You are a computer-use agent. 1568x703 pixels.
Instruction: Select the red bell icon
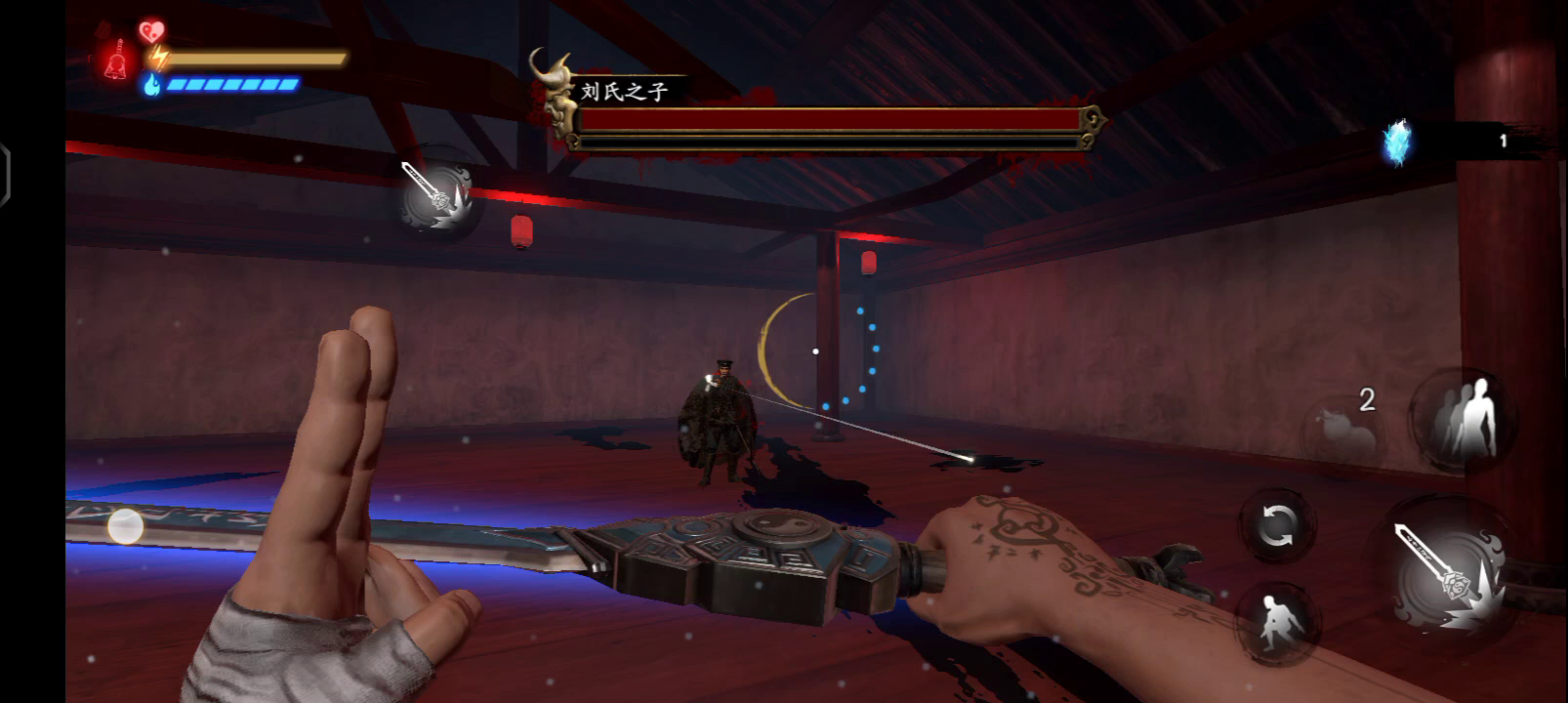coord(116,61)
